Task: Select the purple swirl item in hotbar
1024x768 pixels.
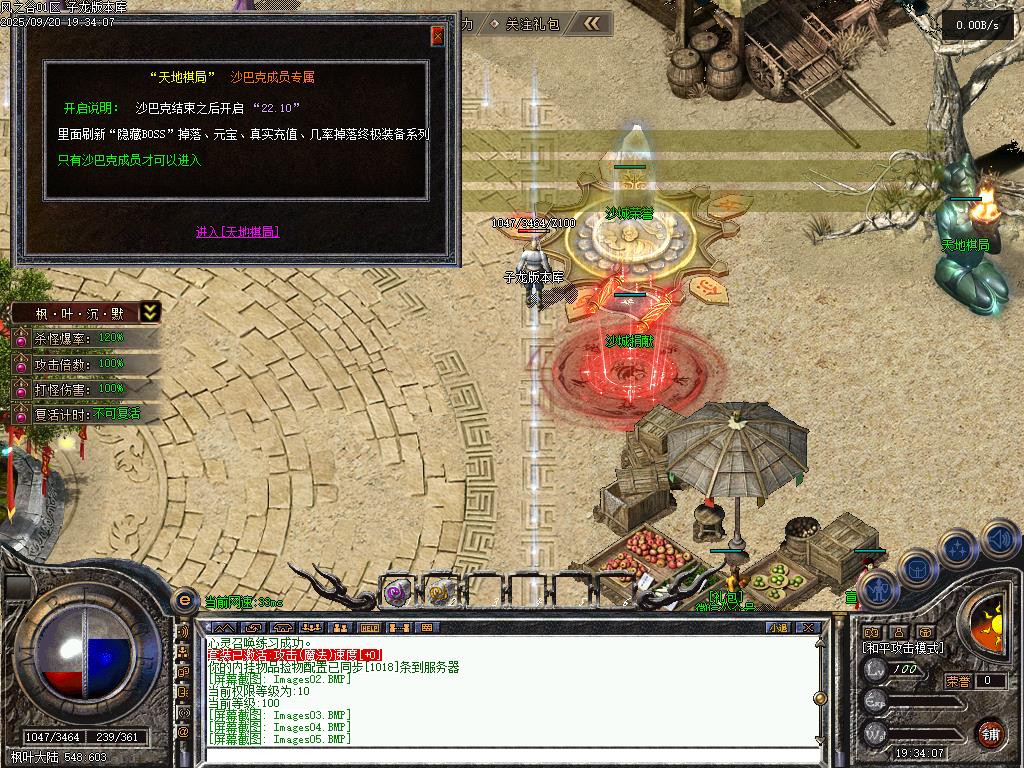Action: 396,592
